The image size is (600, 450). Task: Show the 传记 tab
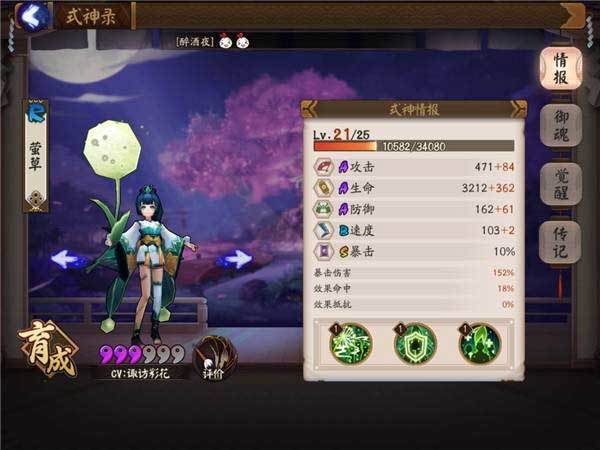[561, 241]
